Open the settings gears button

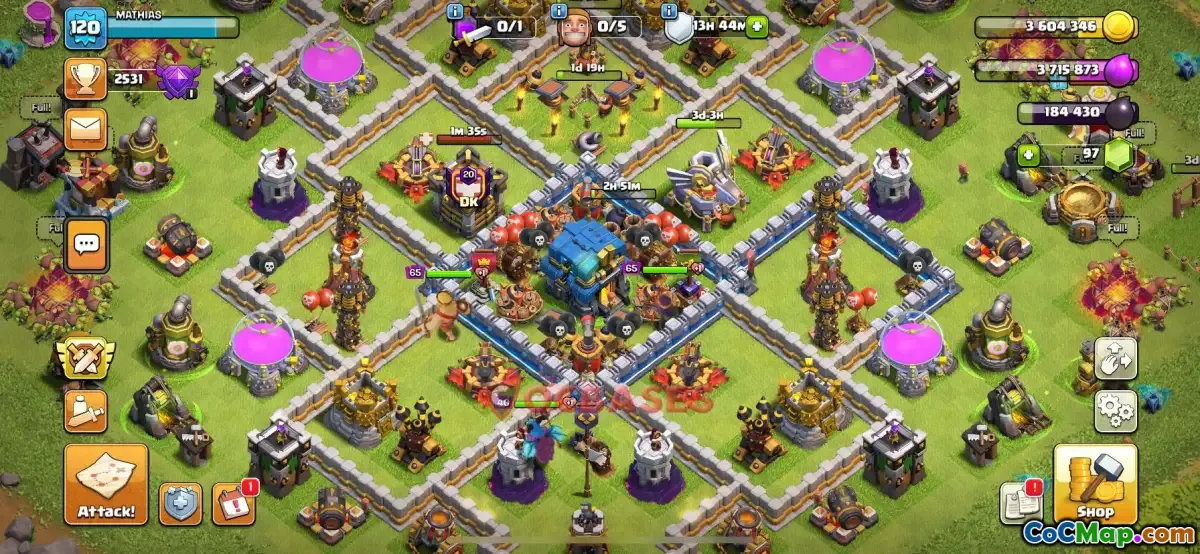pyautogui.click(x=1115, y=409)
